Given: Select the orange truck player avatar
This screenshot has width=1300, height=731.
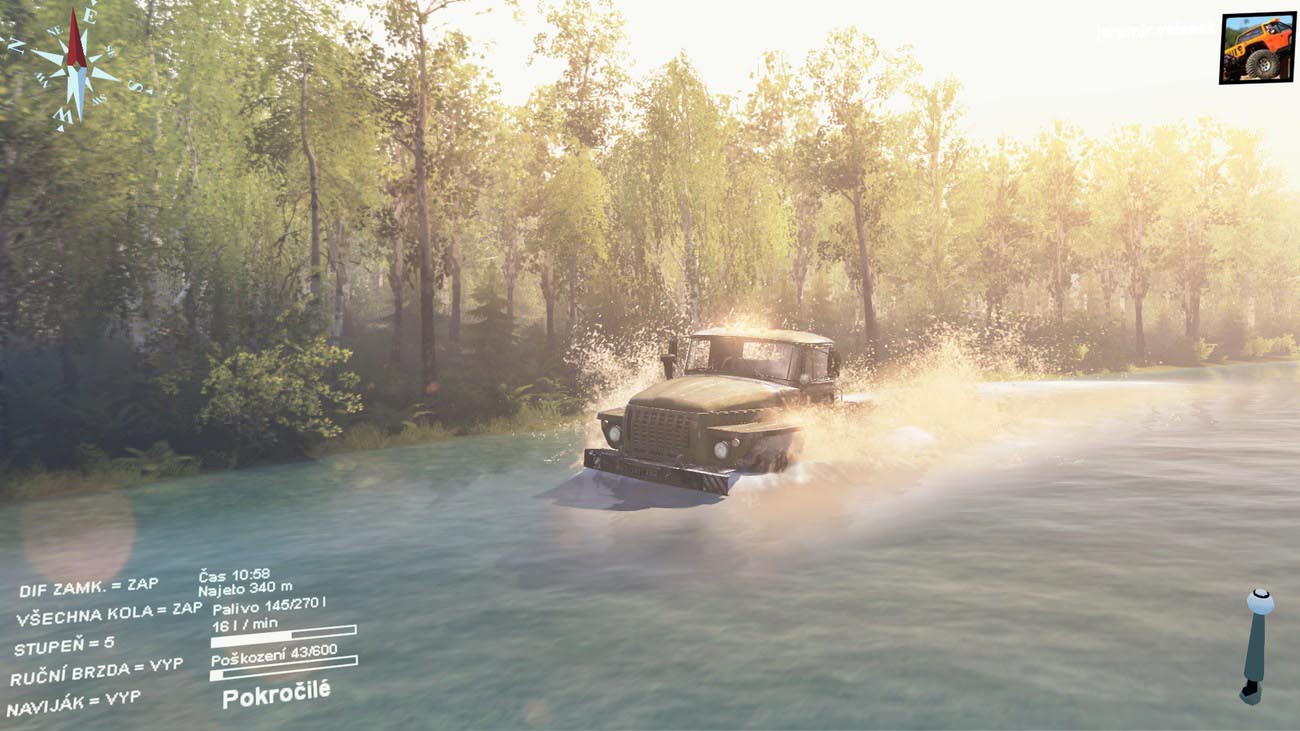Looking at the screenshot, I should tap(1257, 47).
